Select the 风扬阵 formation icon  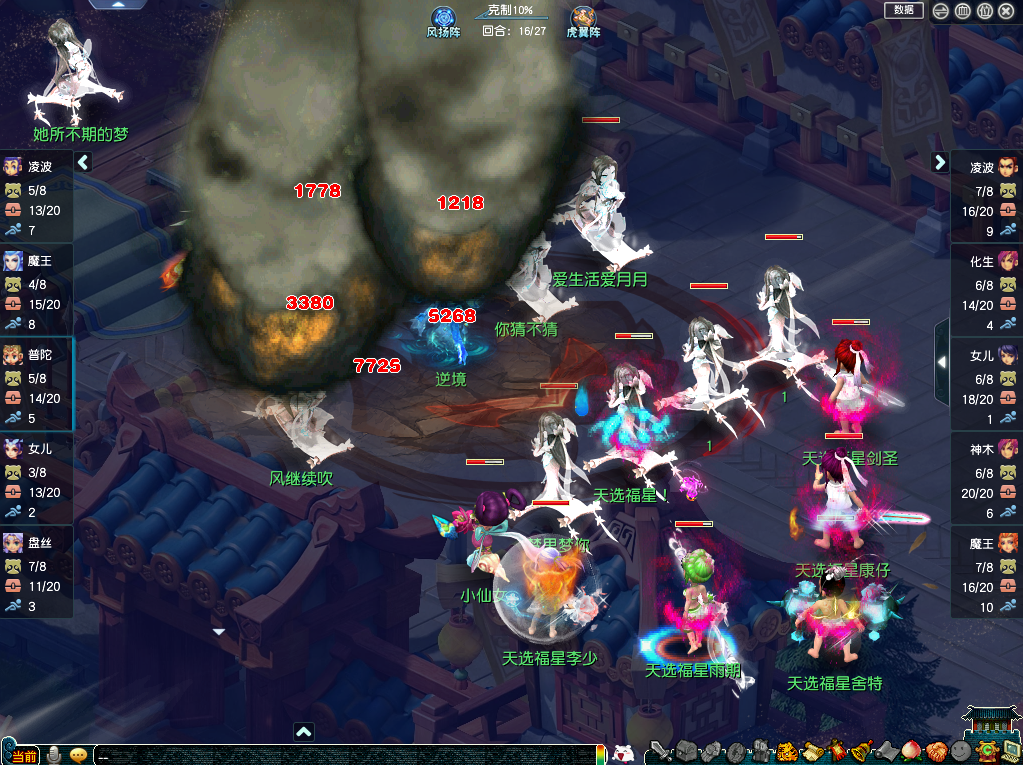pos(443,18)
